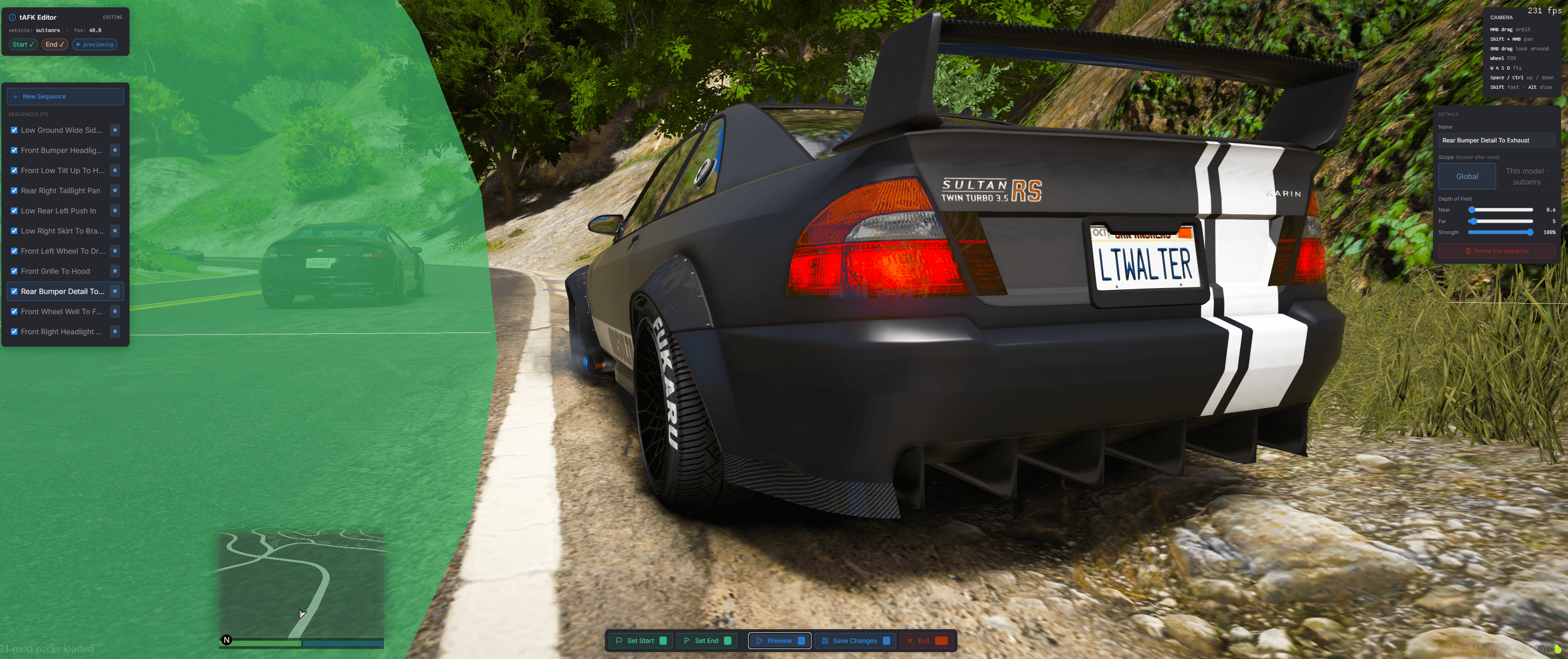Image resolution: width=1568 pixels, height=659 pixels.
Task: Adjust the Near depth of field slider
Action: click(1472, 210)
